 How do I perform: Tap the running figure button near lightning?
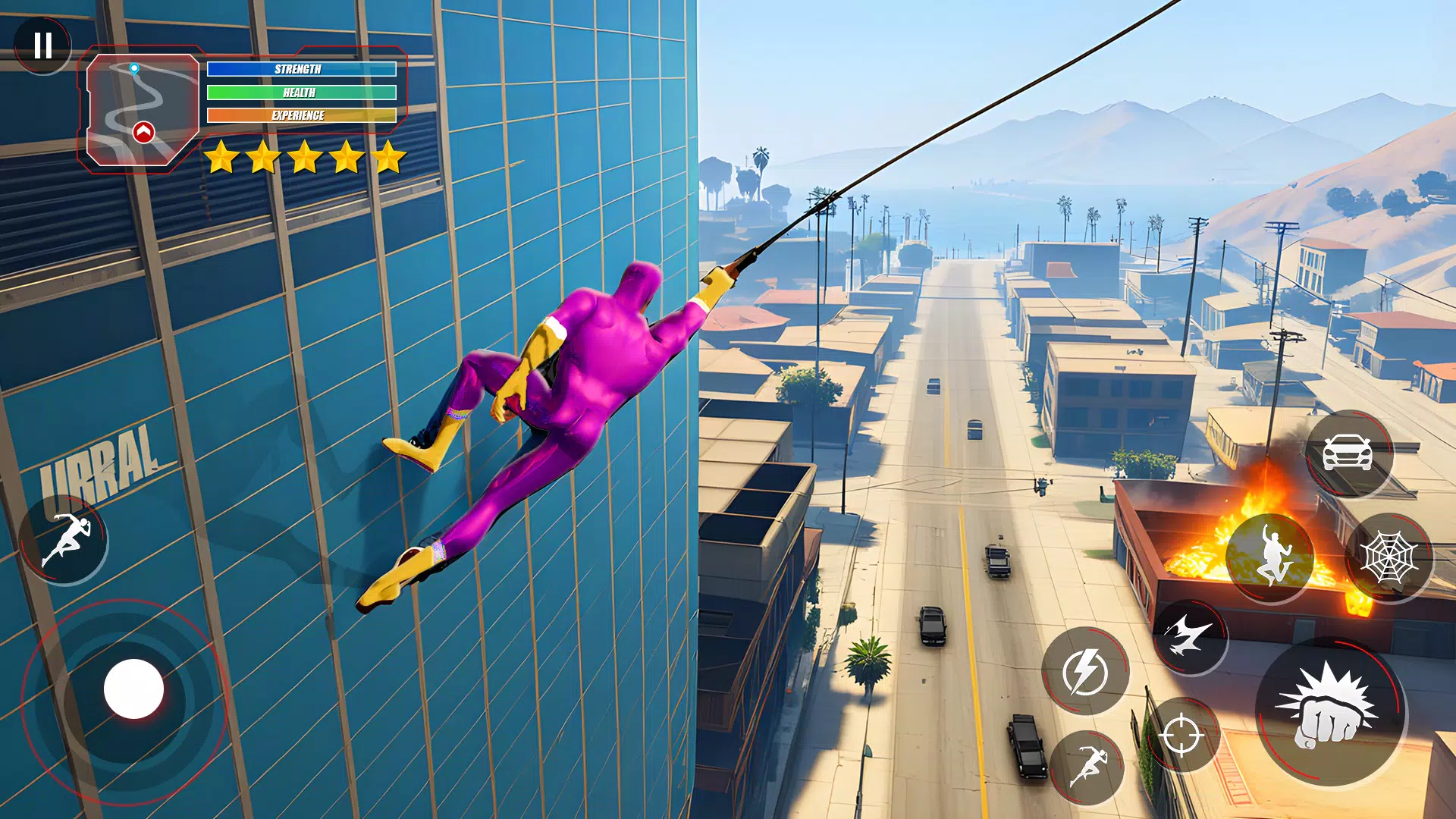[1088, 767]
